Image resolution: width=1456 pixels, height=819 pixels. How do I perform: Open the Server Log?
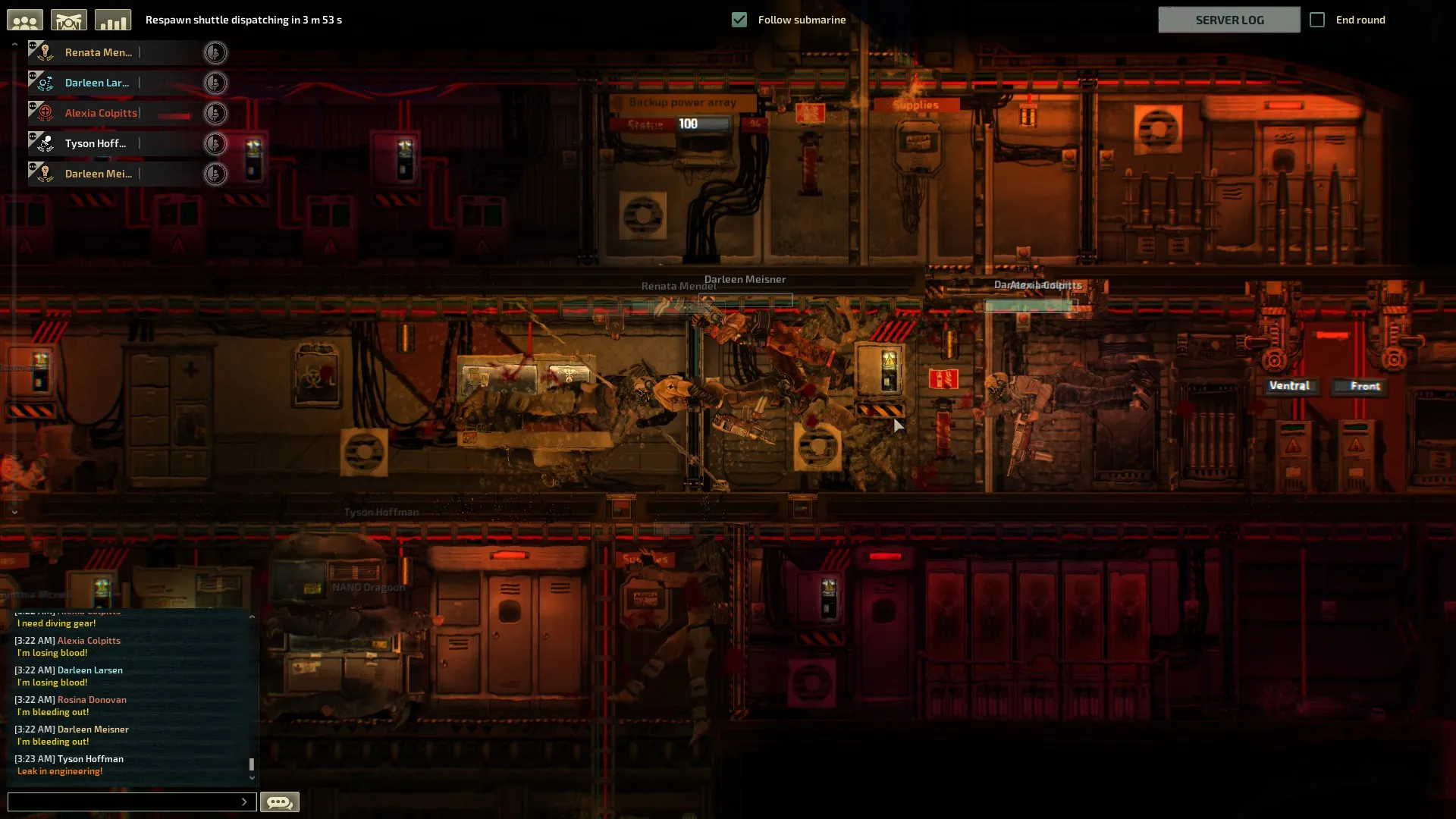pyautogui.click(x=1228, y=20)
